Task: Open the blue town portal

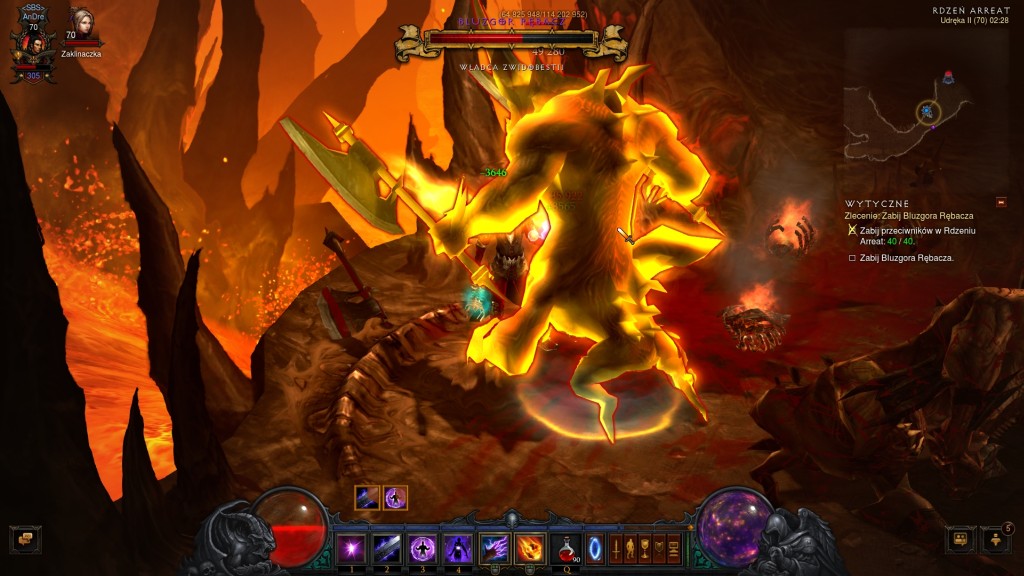Action: (x=595, y=549)
